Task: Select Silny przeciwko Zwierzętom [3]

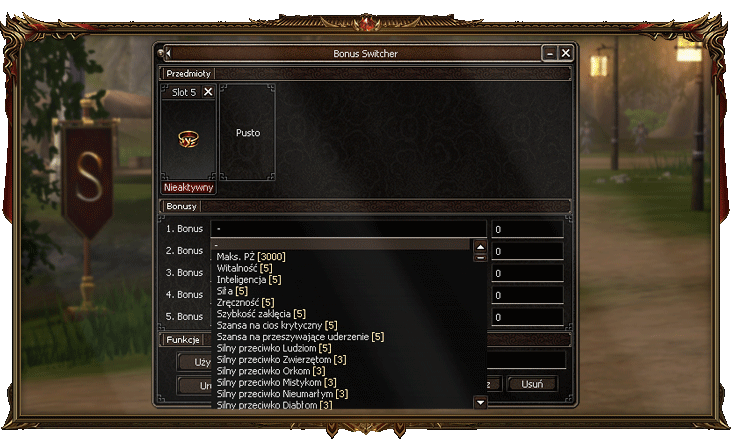Action: [282, 360]
